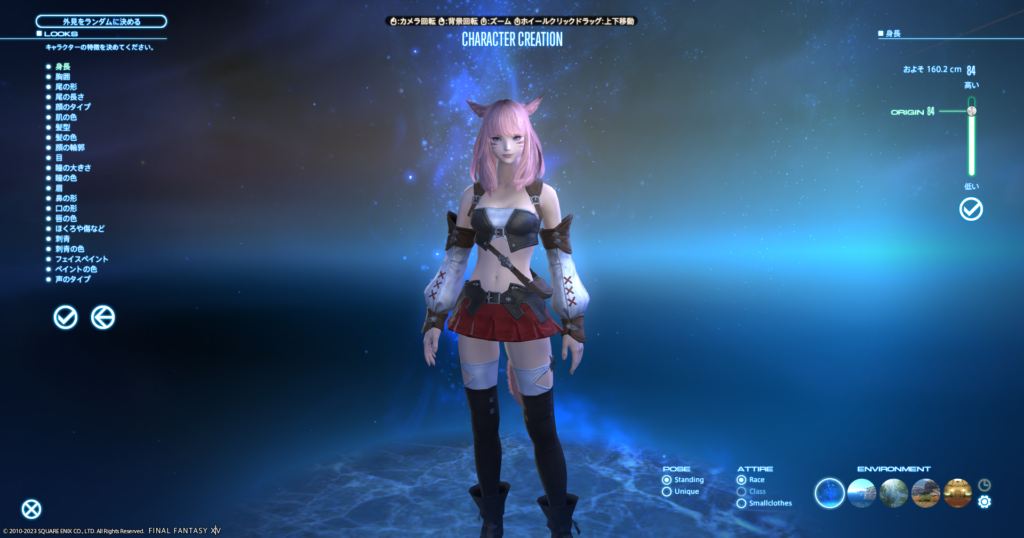Pick the golden interior environment thumbnail
Image resolution: width=1024 pixels, height=538 pixels.
pos(957,492)
